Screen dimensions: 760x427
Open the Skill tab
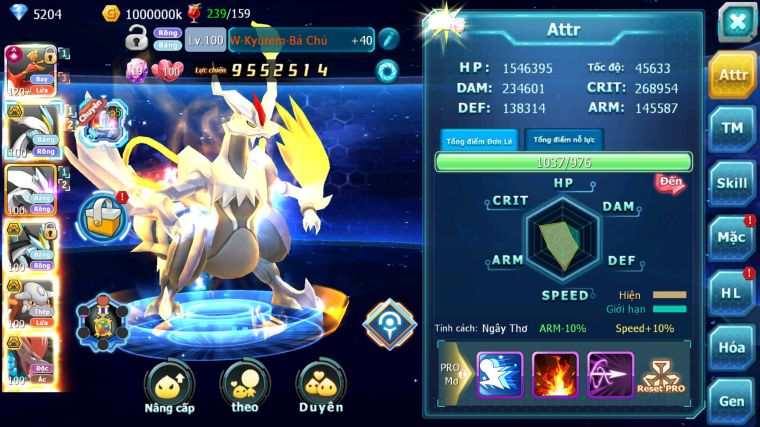(733, 183)
